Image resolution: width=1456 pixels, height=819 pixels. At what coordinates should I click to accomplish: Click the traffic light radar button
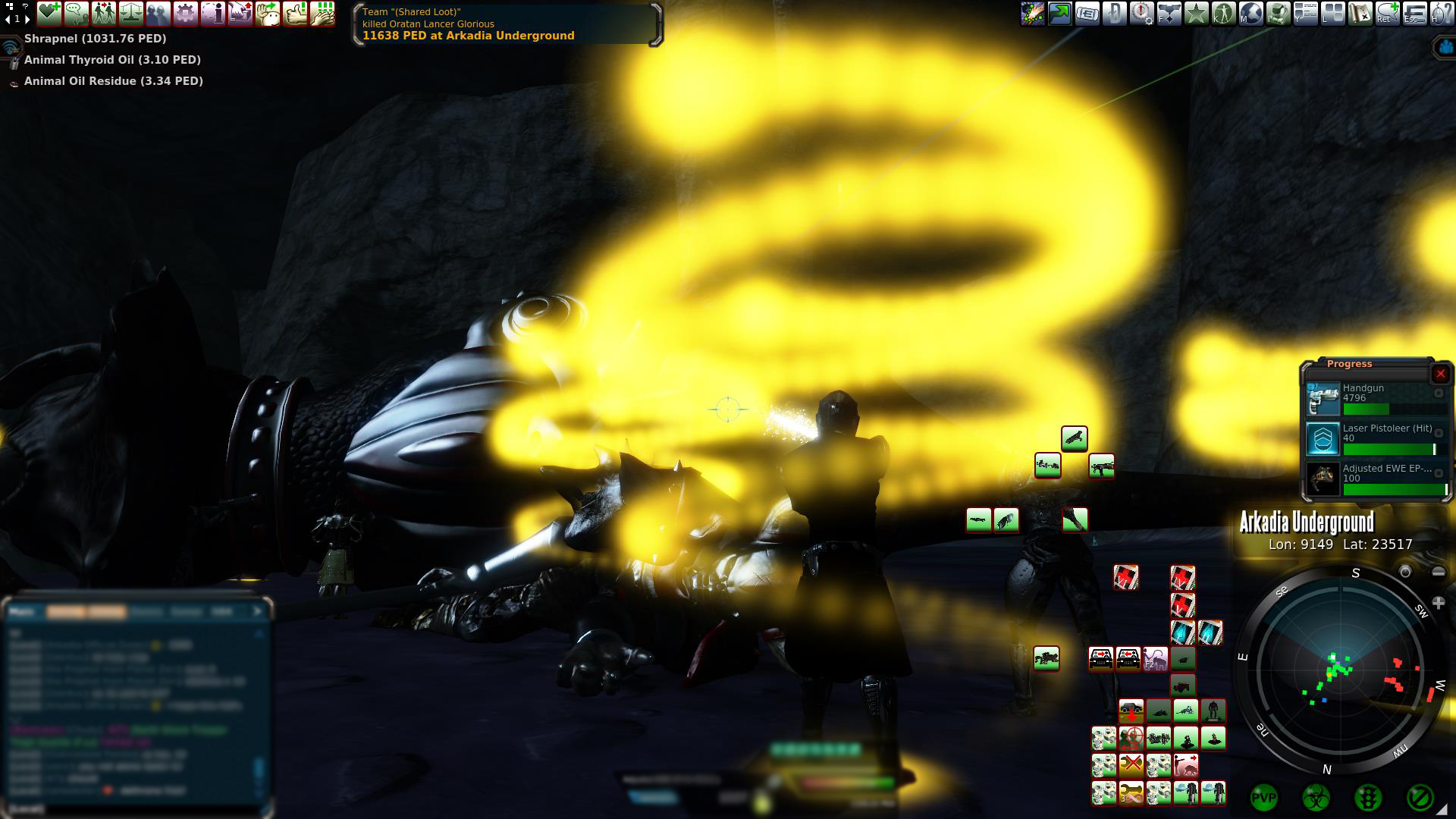(x=1367, y=797)
